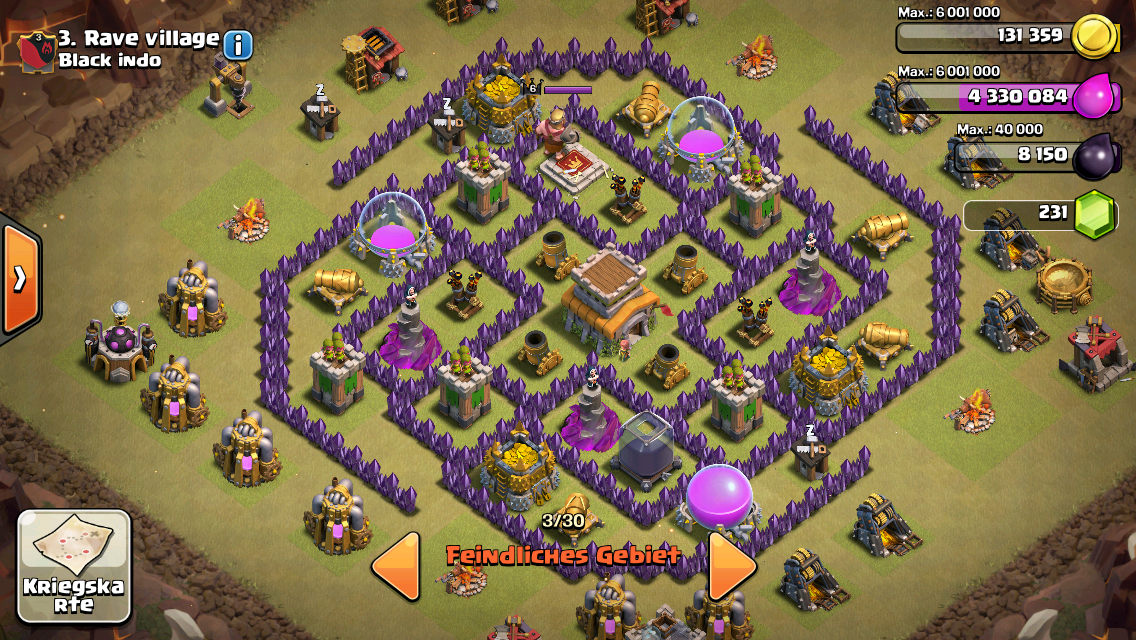Click the green gem icon
Viewport: 1136px width, 640px height.
1095,215
